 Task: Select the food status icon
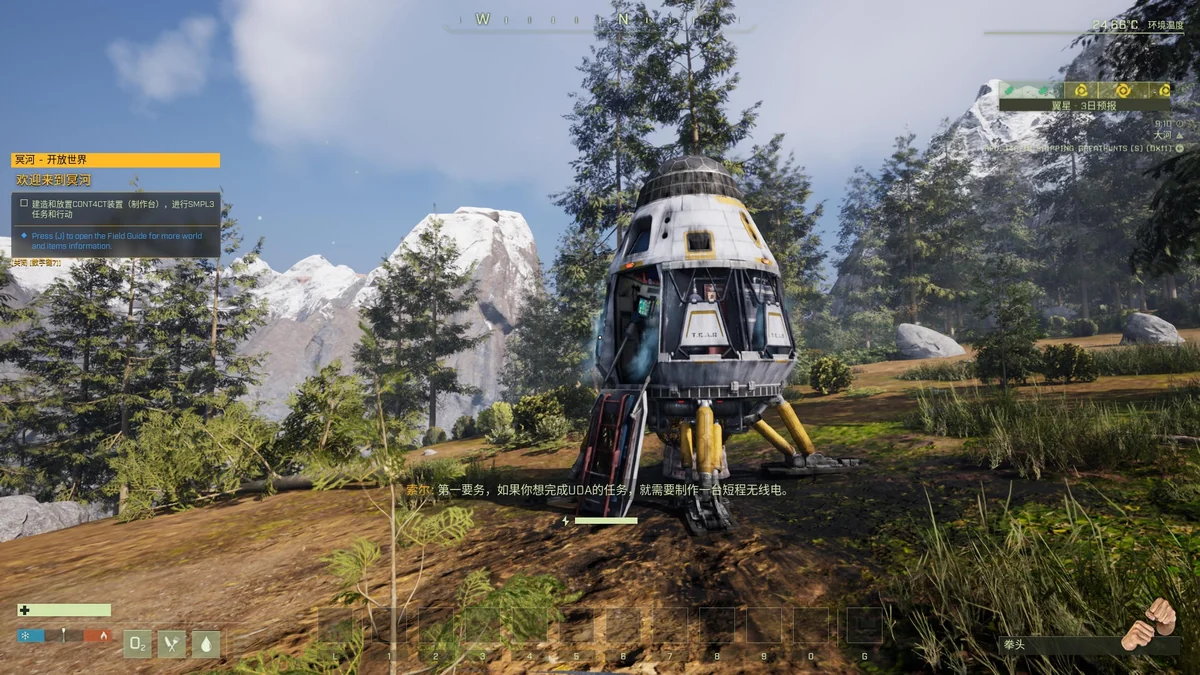point(172,643)
